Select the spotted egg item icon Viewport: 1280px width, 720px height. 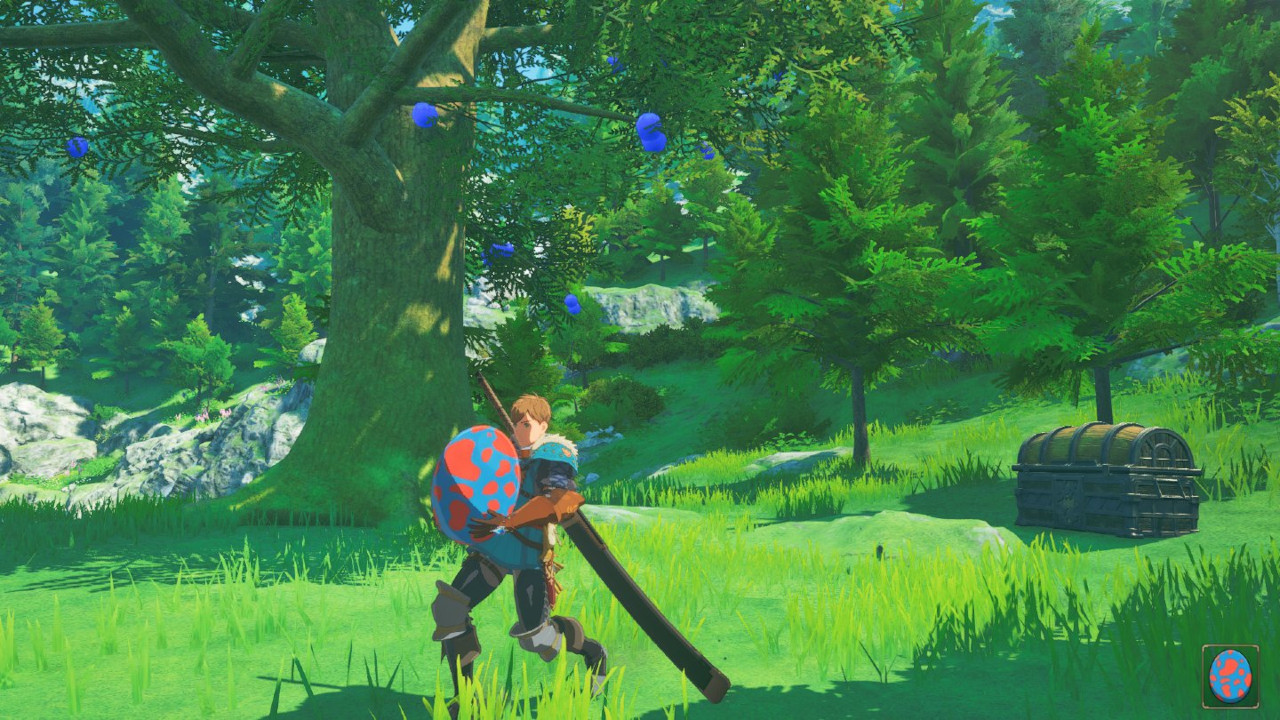tap(1230, 676)
